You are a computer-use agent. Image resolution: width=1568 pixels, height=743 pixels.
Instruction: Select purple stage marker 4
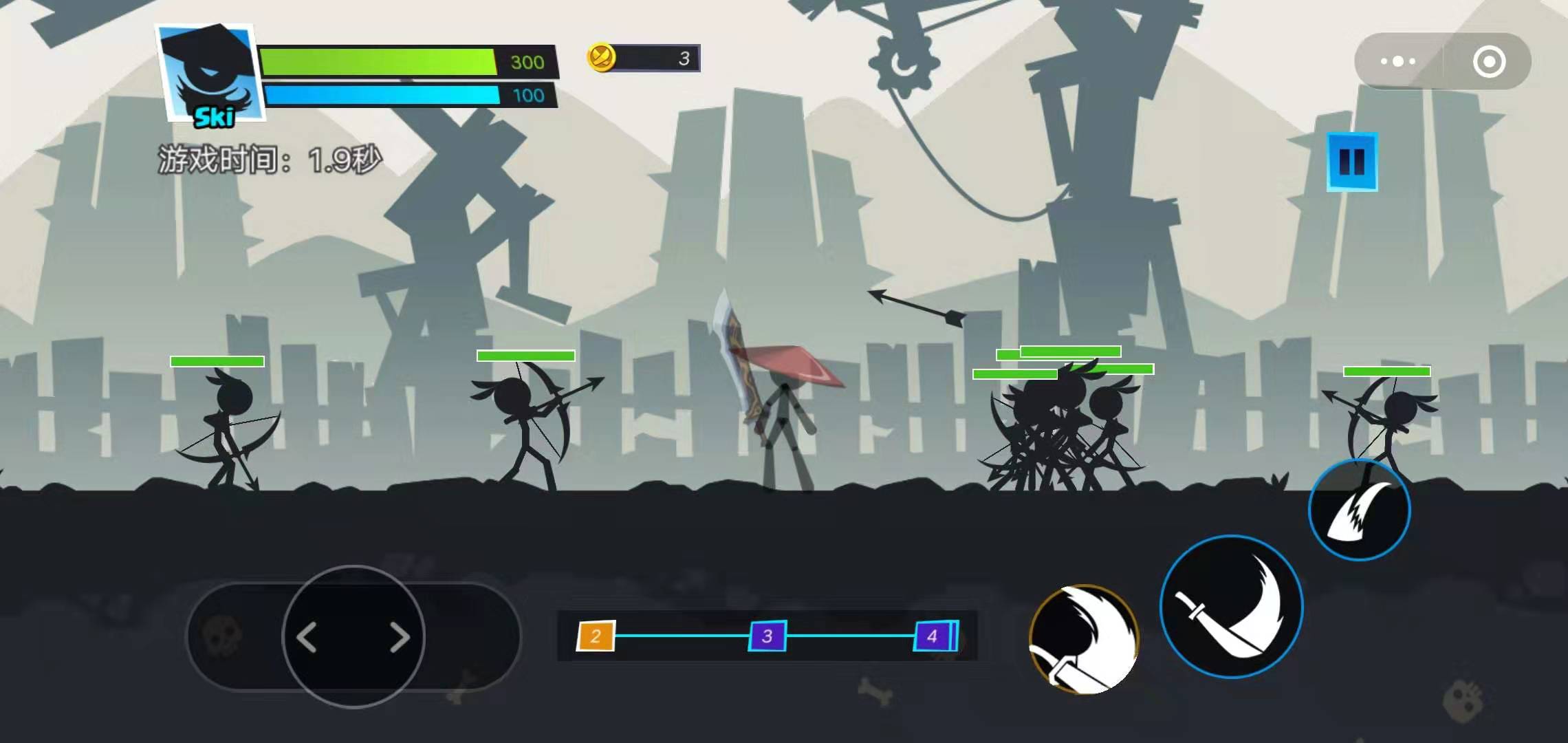[933, 636]
